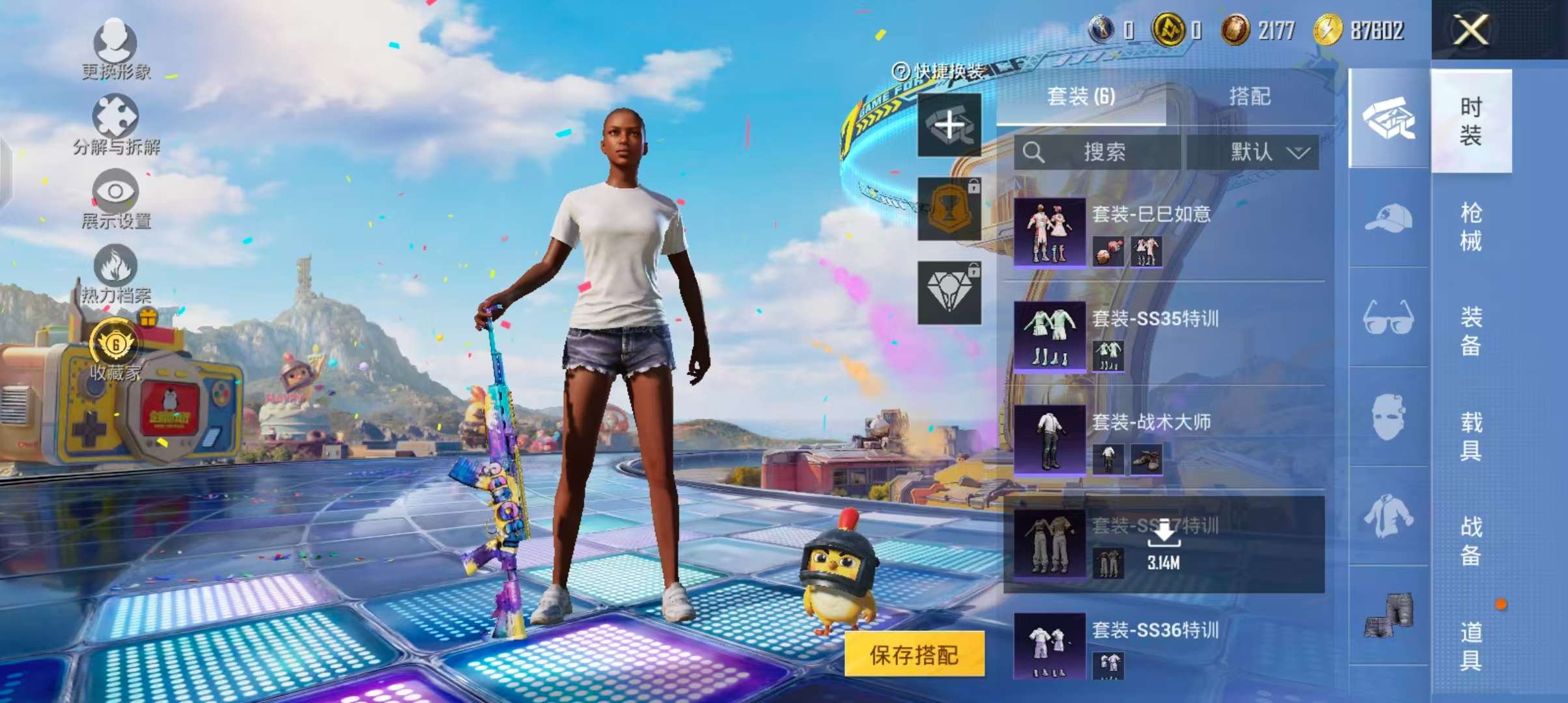
Task: Click the plus icon to create outfit
Action: coord(949,125)
